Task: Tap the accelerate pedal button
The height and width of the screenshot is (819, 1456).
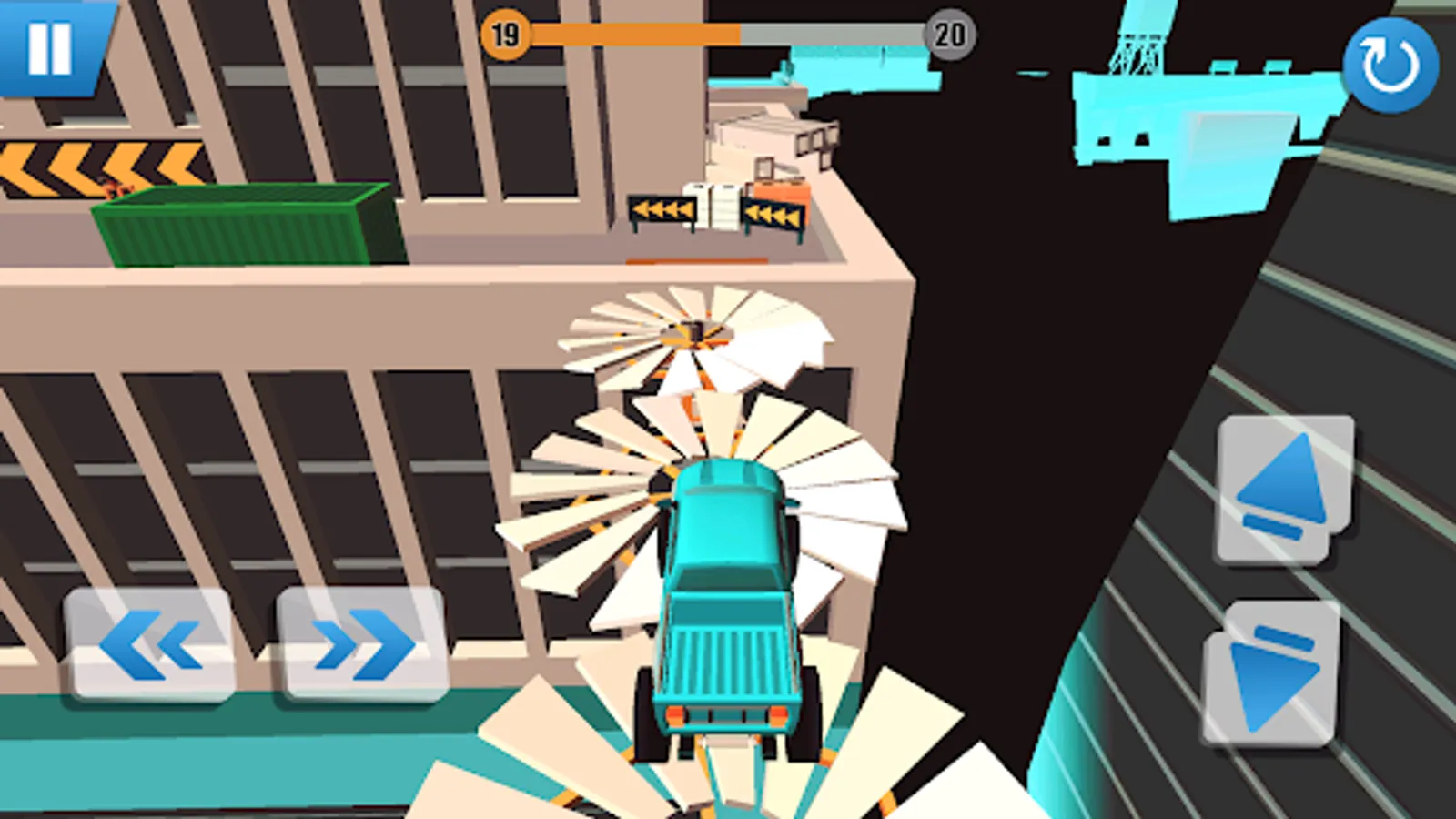Action: point(1281,482)
